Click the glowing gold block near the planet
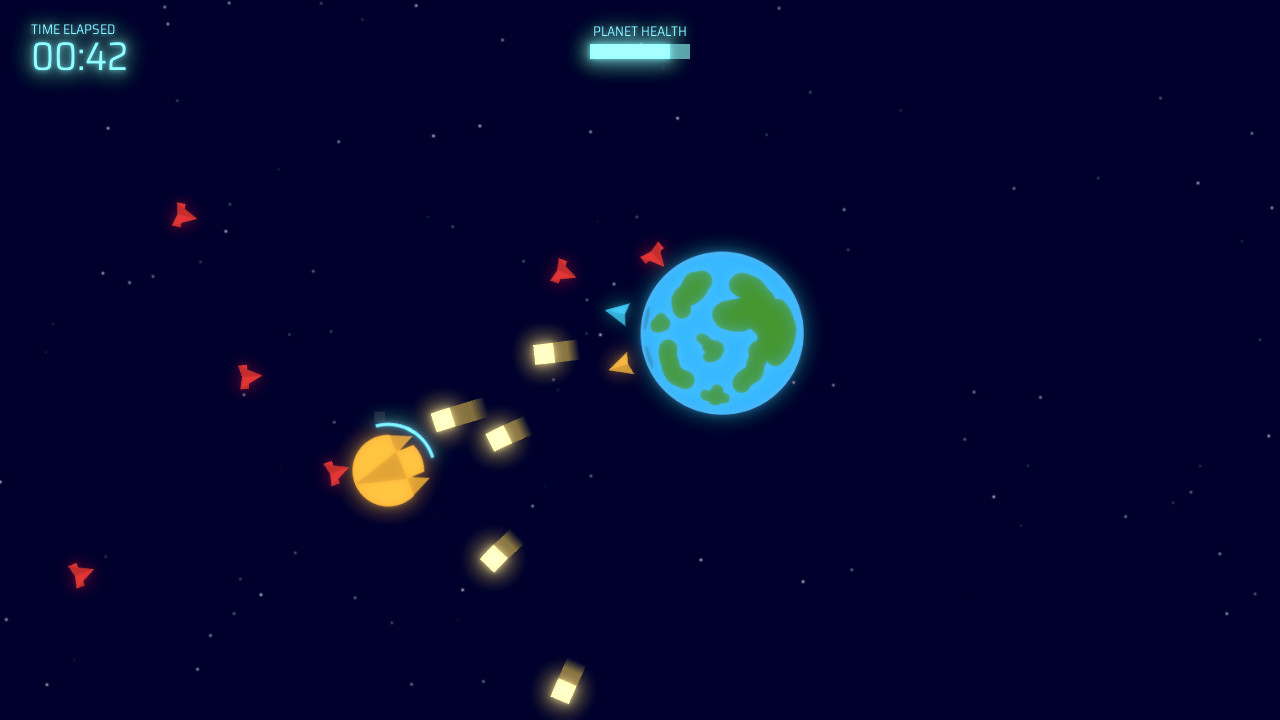Screen dimensions: 1280x720 coord(553,351)
